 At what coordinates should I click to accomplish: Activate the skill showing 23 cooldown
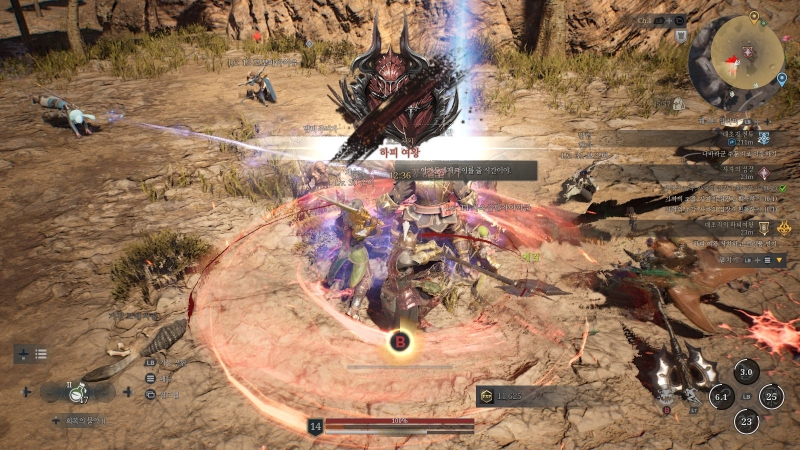click(746, 422)
